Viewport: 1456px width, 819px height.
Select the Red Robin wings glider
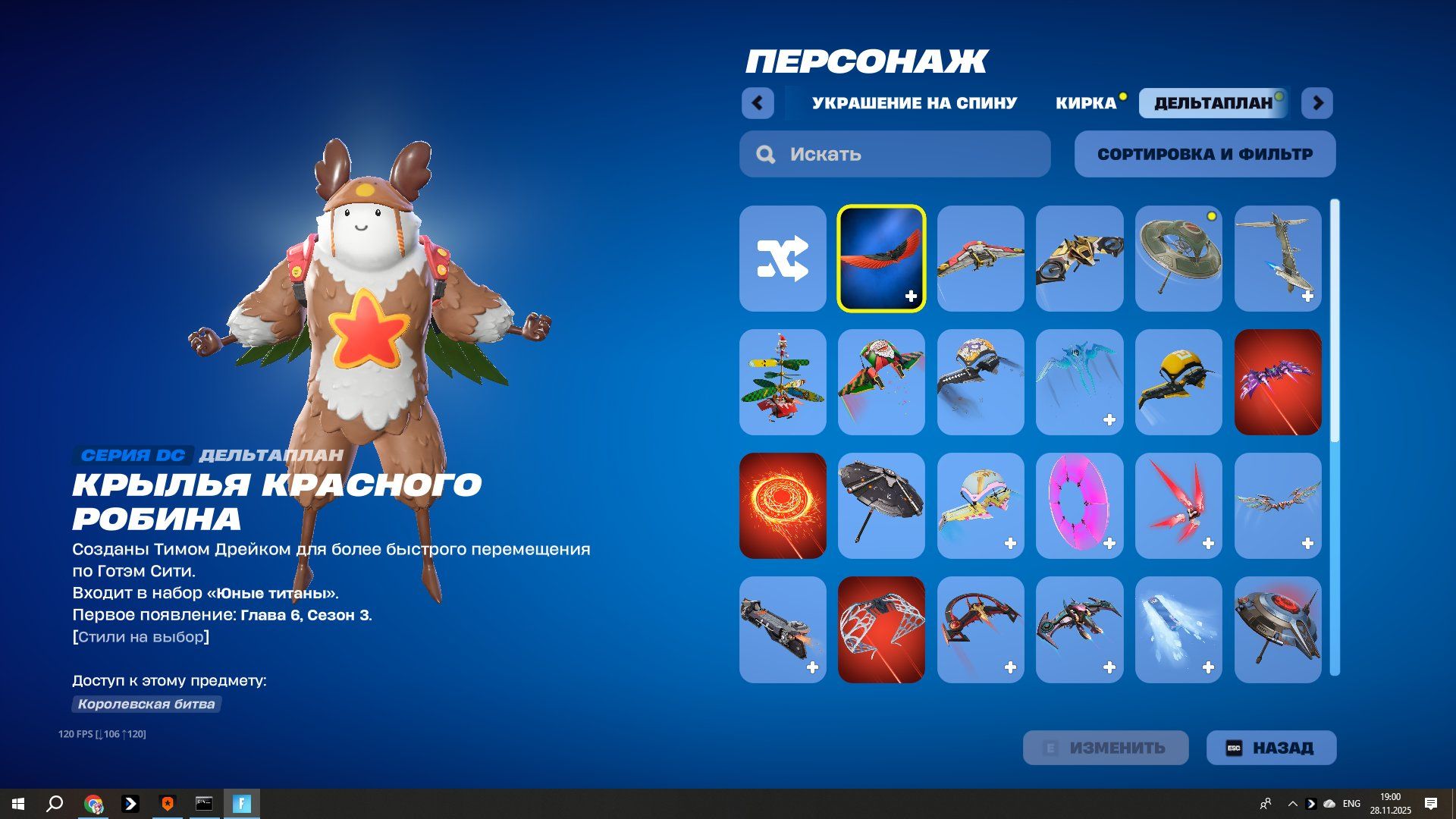coord(881,259)
